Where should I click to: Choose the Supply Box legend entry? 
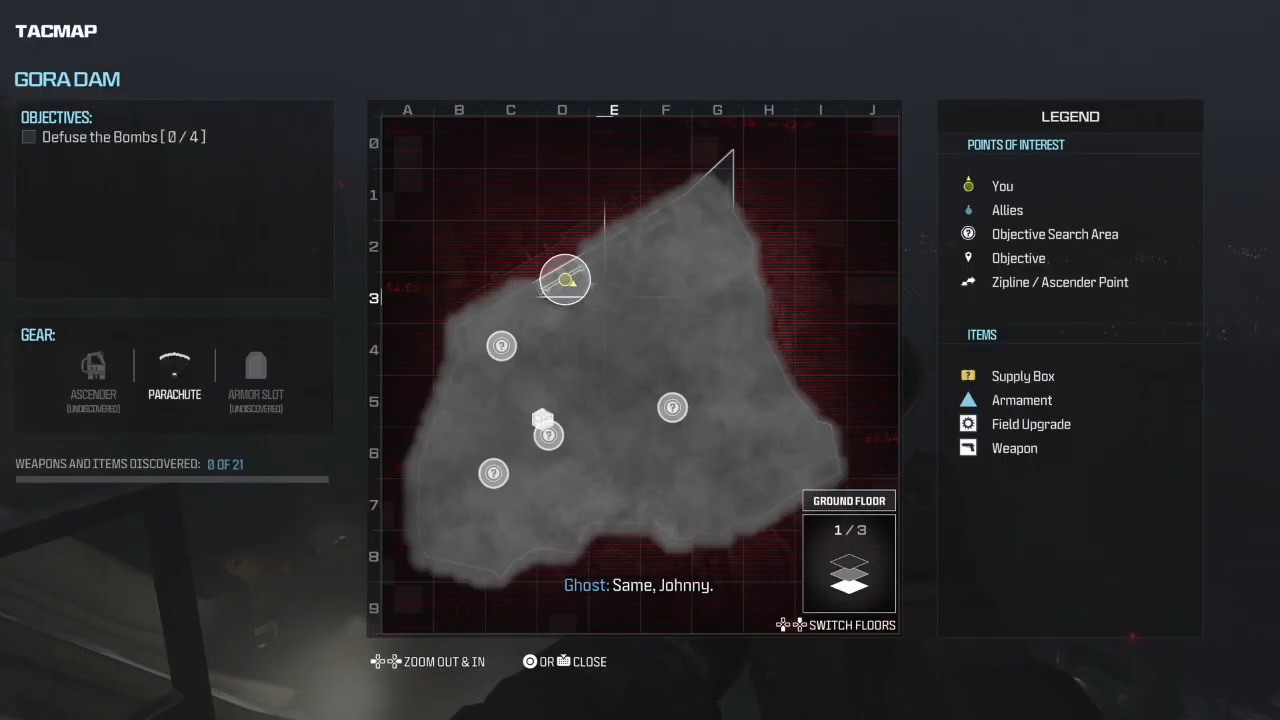click(1022, 376)
